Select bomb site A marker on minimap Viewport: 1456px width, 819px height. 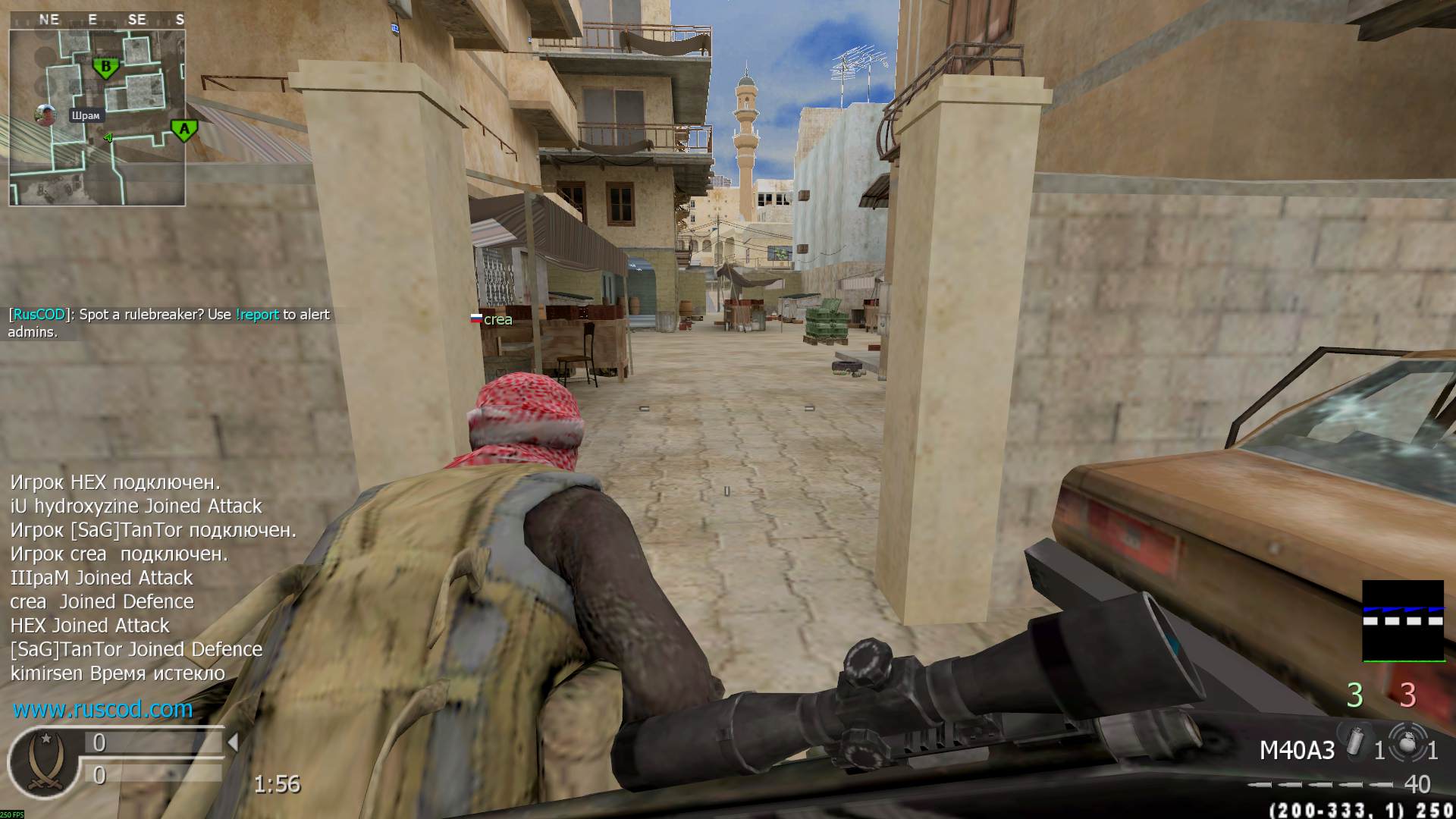pyautogui.click(x=184, y=130)
